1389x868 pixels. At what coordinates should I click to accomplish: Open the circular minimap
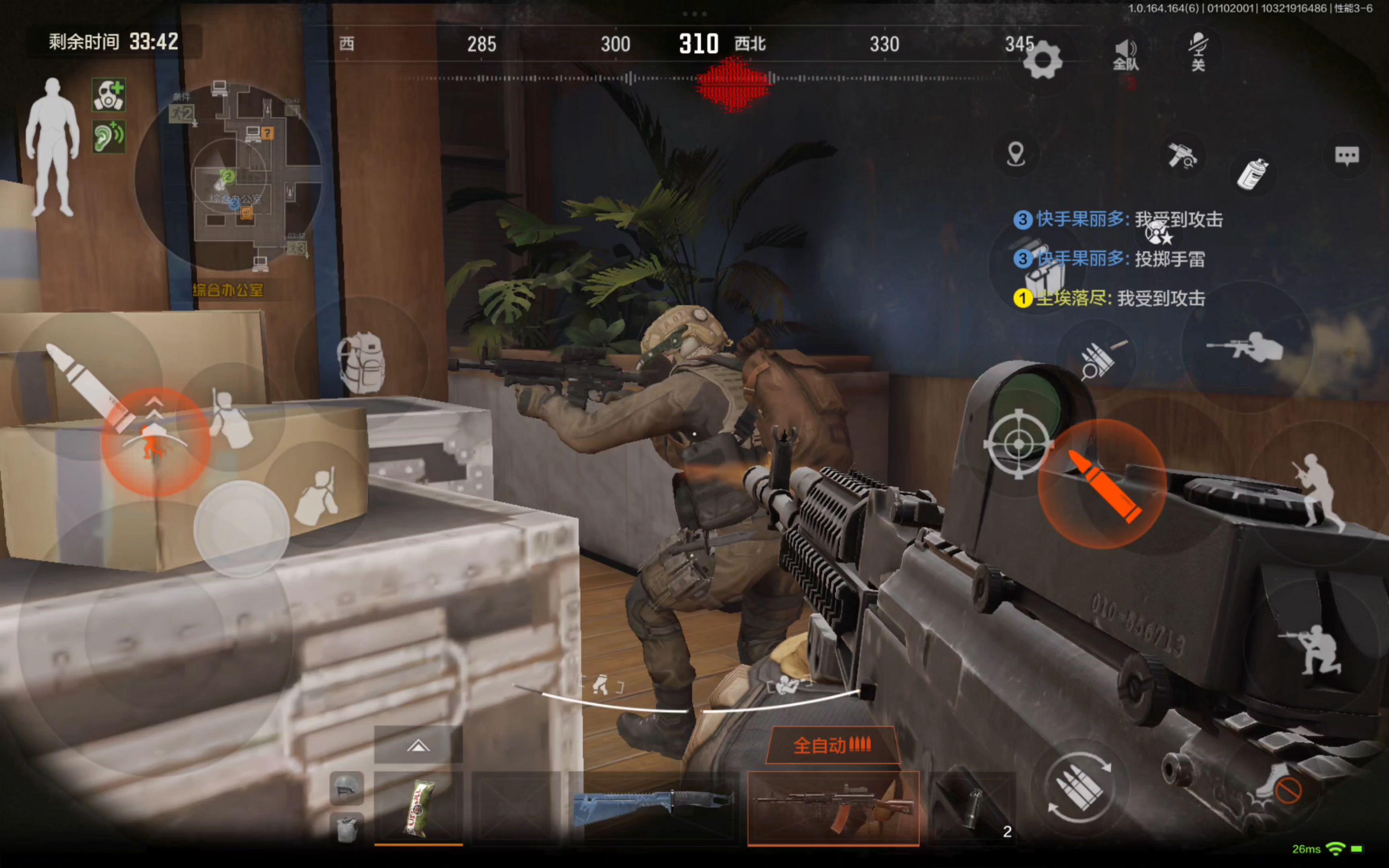(x=228, y=177)
